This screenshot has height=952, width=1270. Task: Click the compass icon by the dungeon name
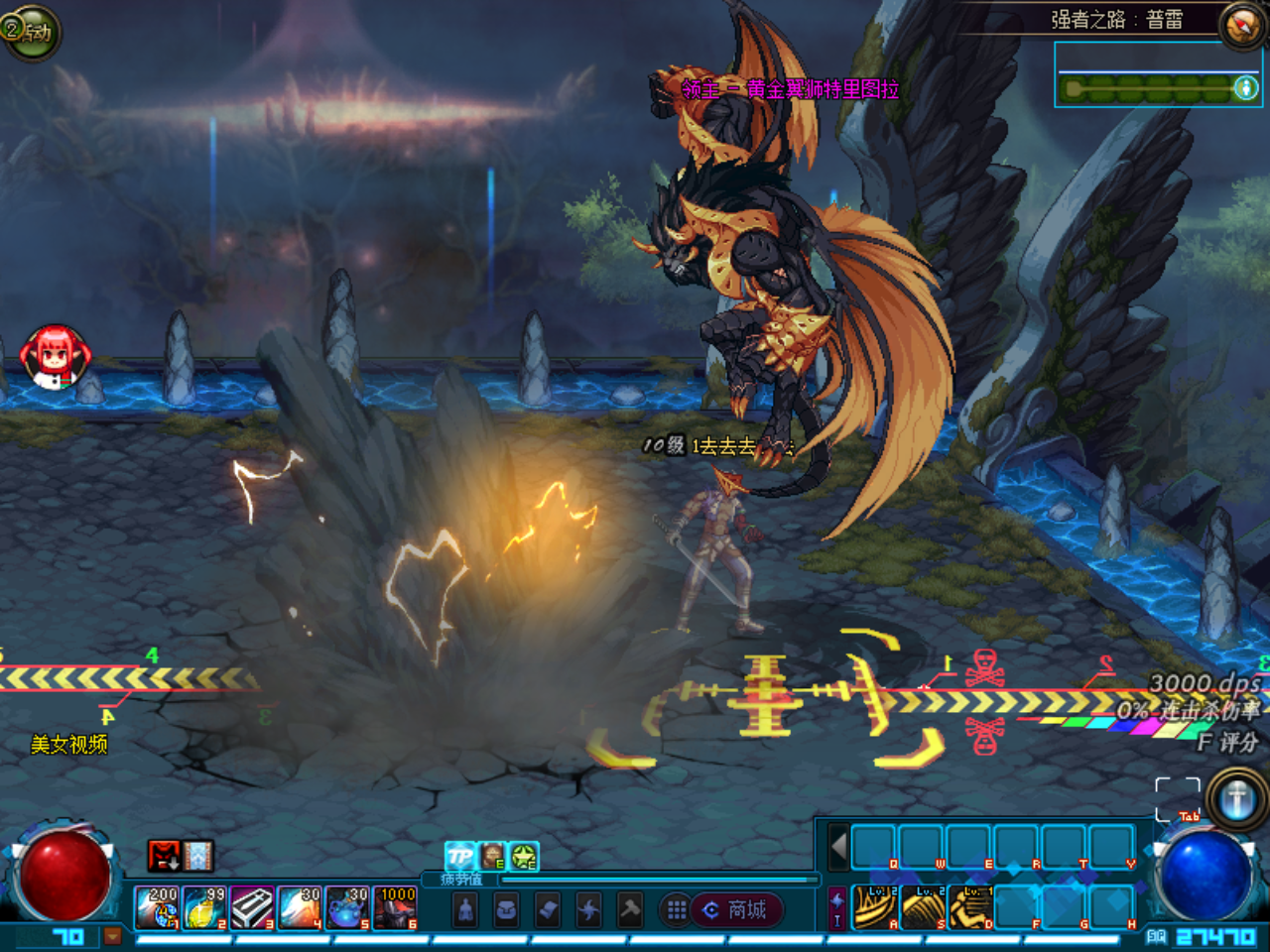pos(1242,25)
